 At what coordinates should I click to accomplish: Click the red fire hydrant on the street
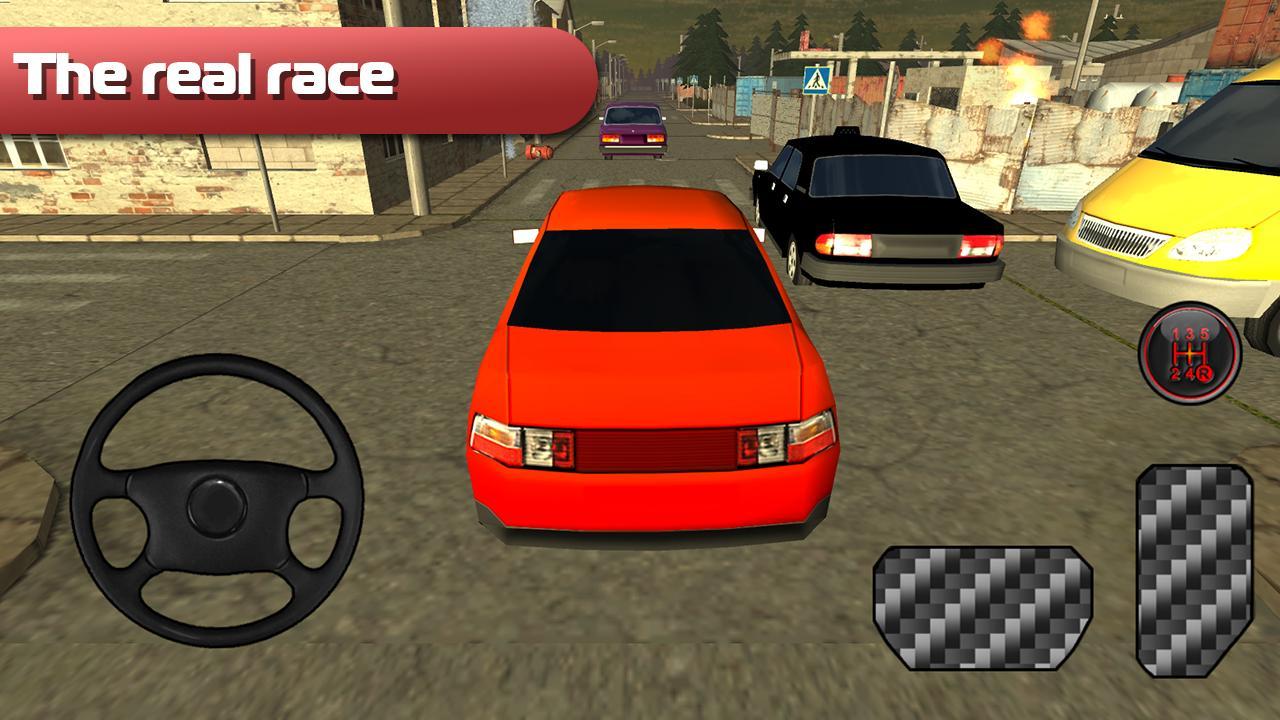pos(539,151)
